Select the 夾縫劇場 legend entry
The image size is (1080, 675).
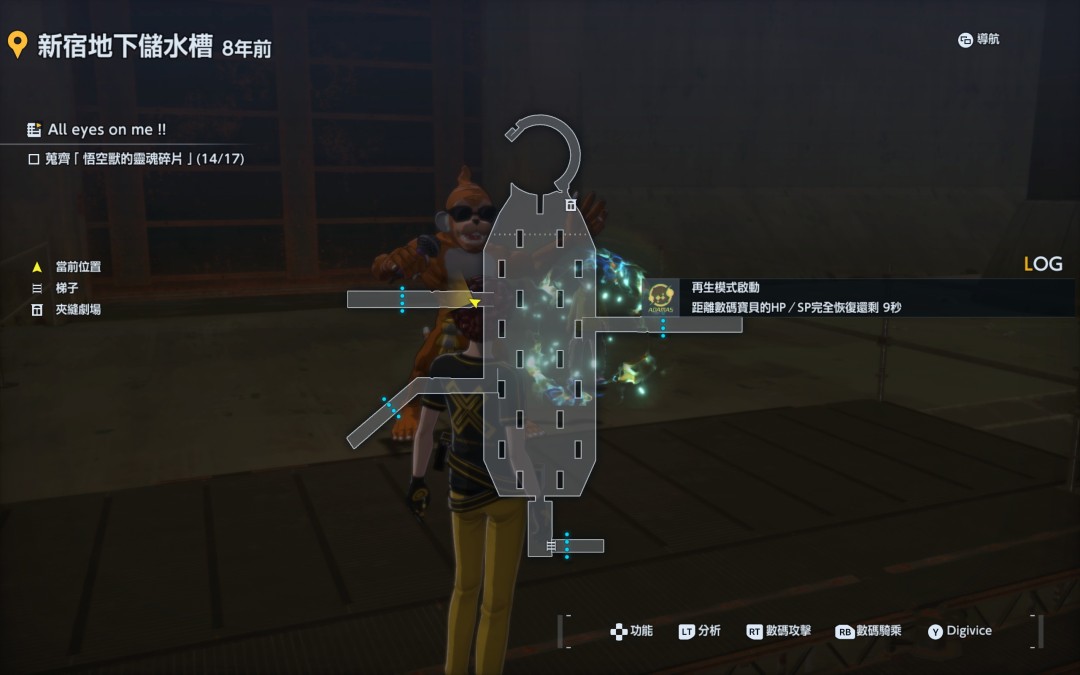77,310
